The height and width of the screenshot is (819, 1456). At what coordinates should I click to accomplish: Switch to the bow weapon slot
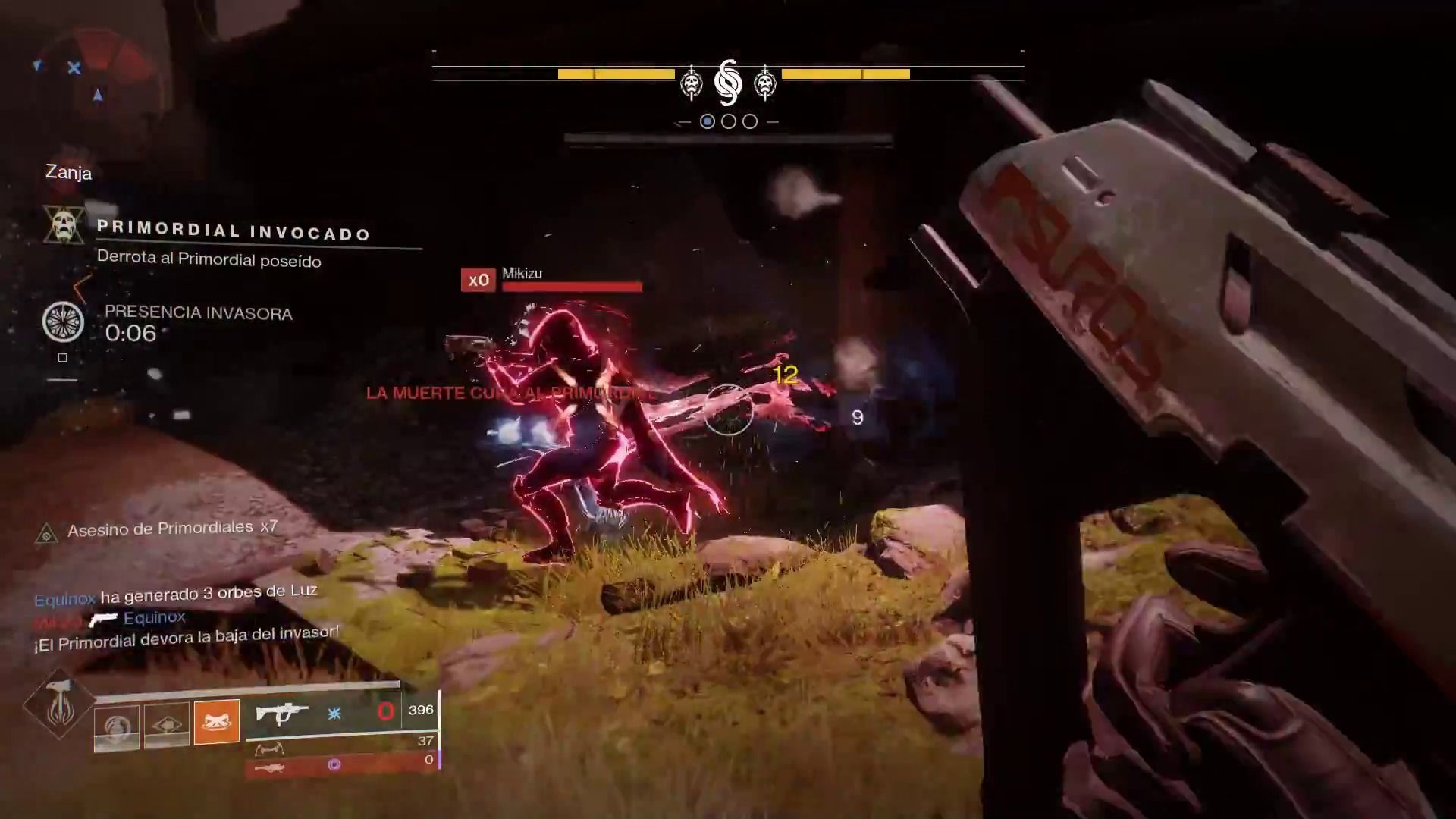click(269, 749)
